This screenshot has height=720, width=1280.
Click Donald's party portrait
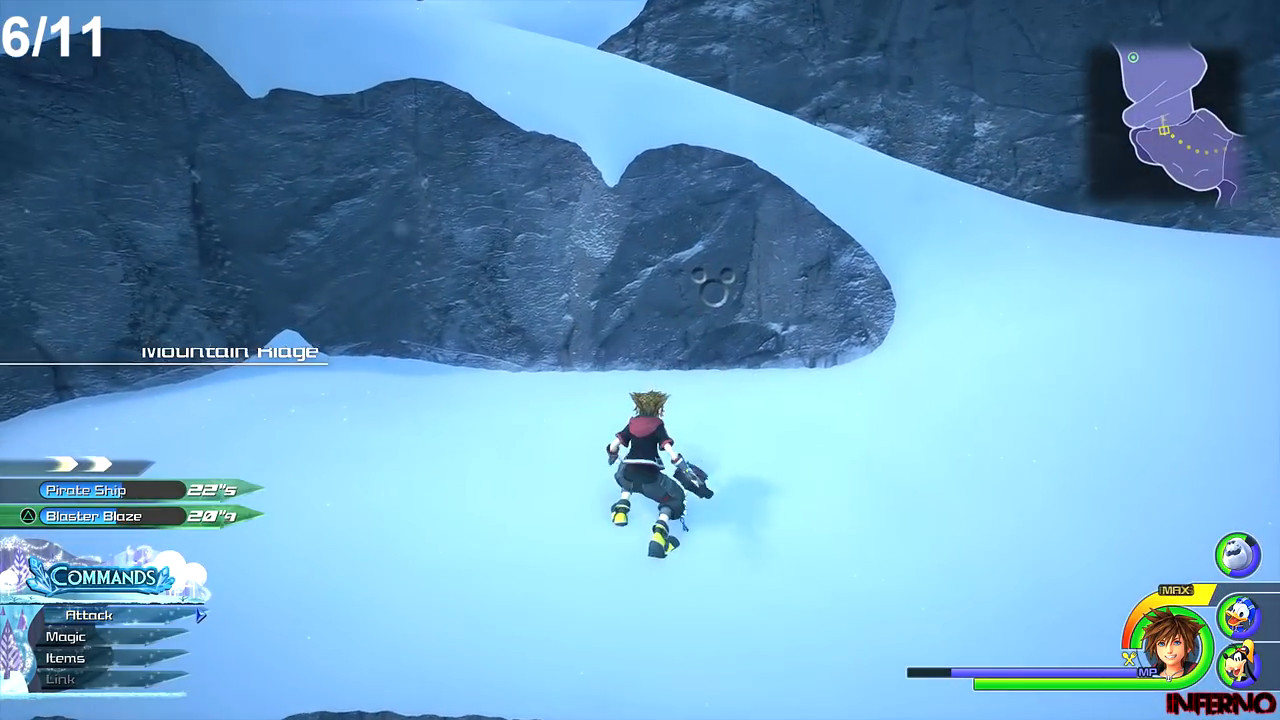pos(1238,616)
